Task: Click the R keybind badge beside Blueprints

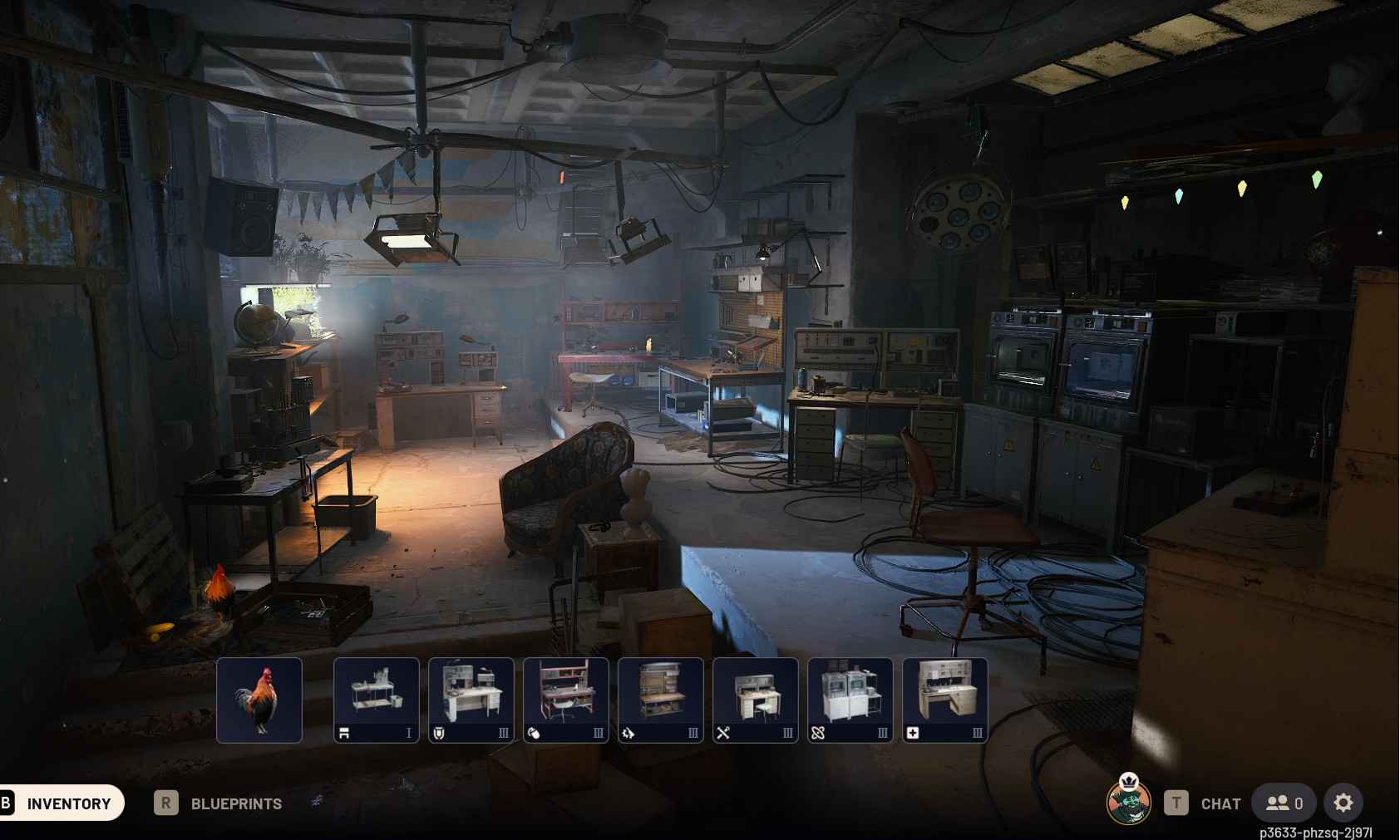Action: pos(166,803)
